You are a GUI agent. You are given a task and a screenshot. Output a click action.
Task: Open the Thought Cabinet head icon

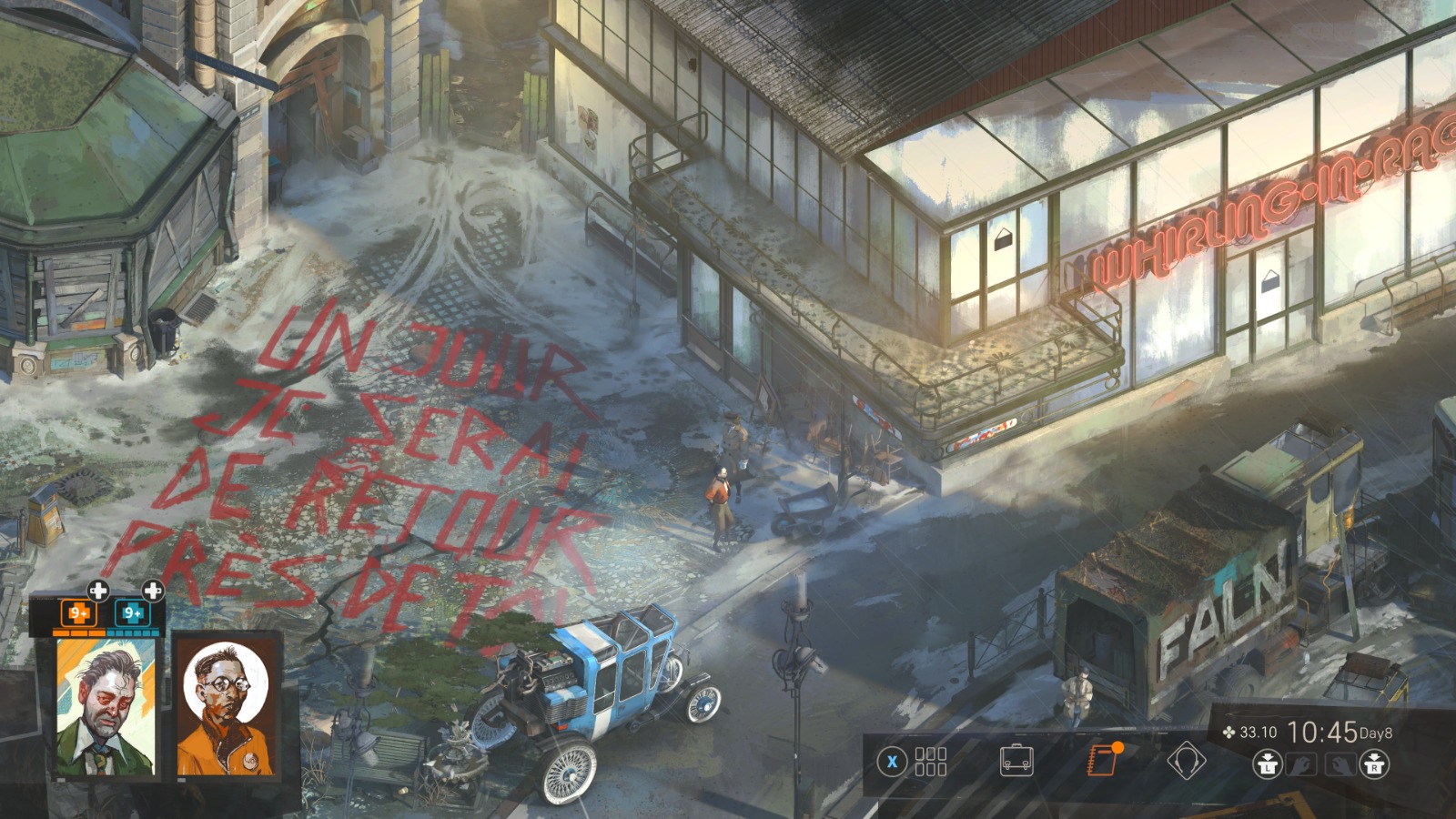[1186, 760]
